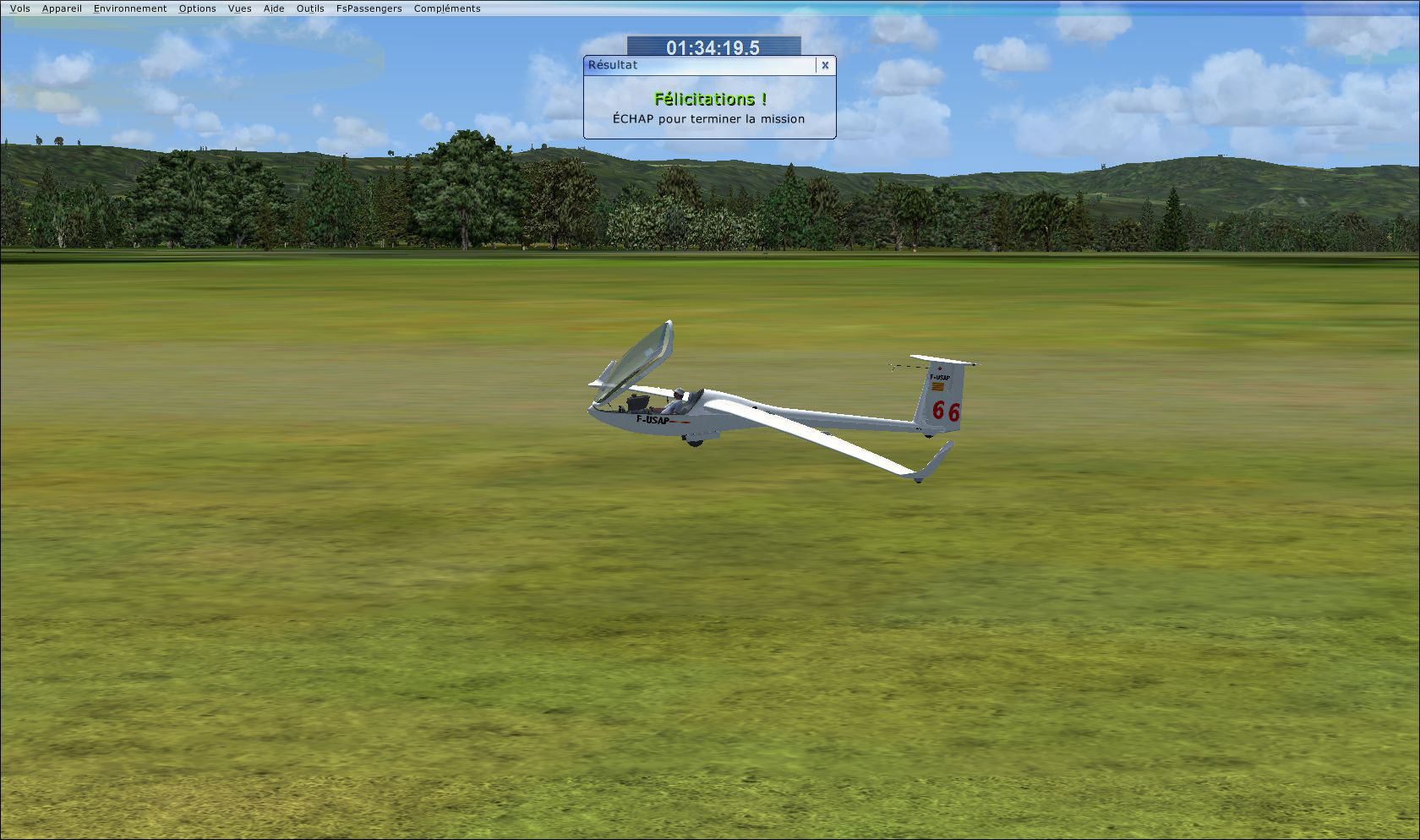The width and height of the screenshot is (1420, 840).
Task: Click the Félicitations success message
Action: tap(711, 98)
